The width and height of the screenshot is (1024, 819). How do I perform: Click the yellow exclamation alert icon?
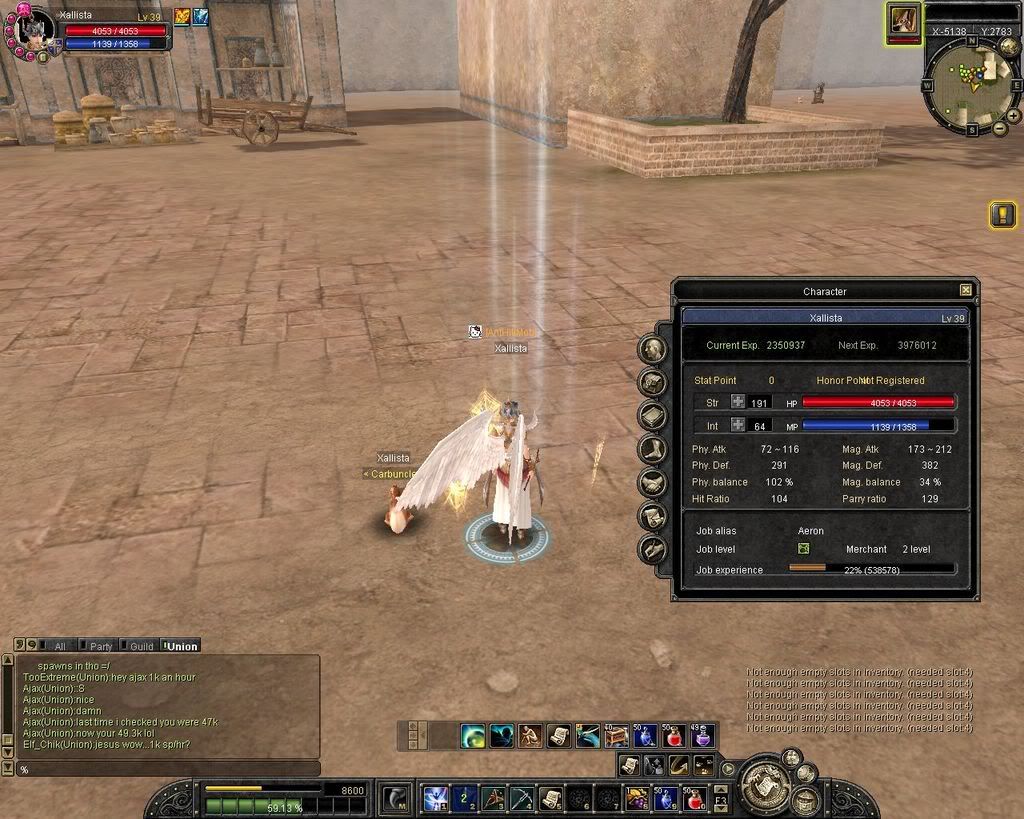(1002, 214)
